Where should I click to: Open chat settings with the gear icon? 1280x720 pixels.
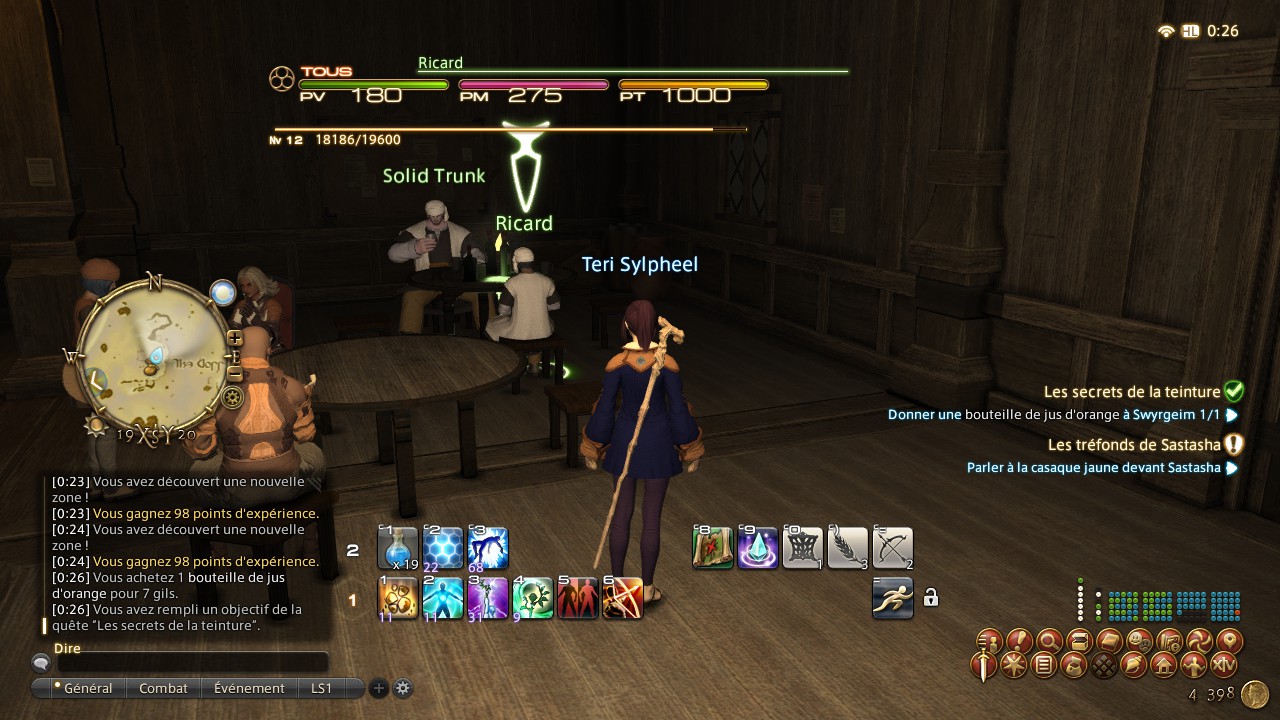(x=403, y=688)
